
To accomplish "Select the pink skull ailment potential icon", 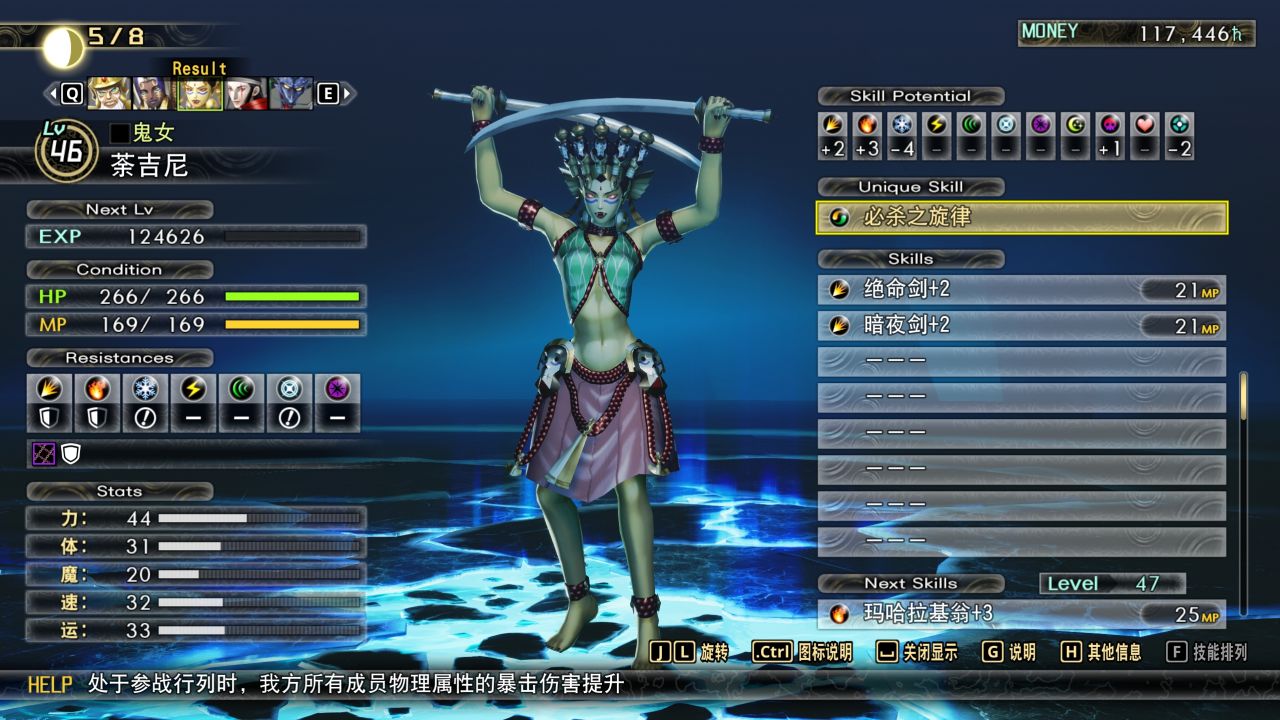I will pyautogui.click(x=1111, y=125).
